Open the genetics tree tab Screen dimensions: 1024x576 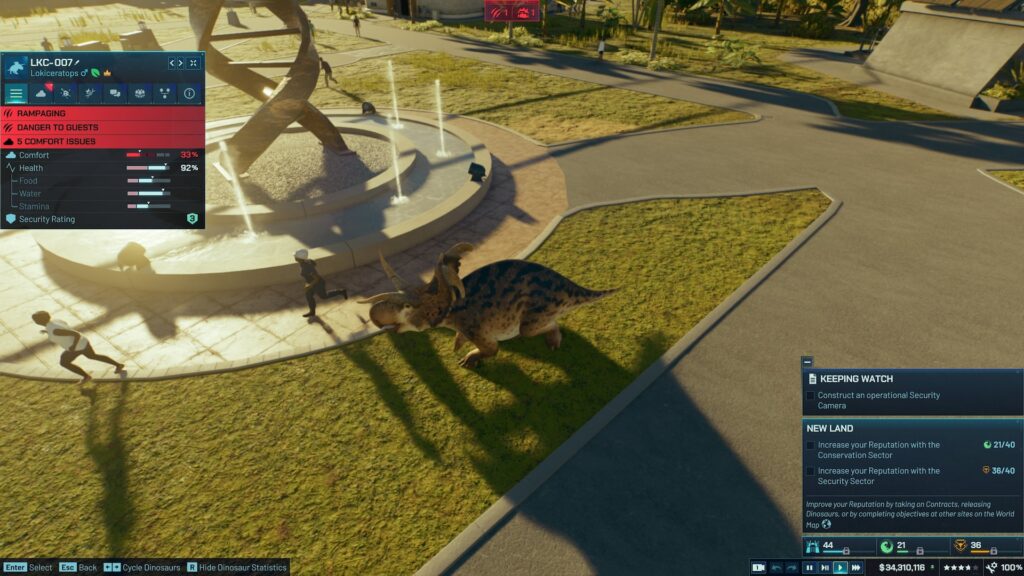pyautogui.click(x=163, y=94)
